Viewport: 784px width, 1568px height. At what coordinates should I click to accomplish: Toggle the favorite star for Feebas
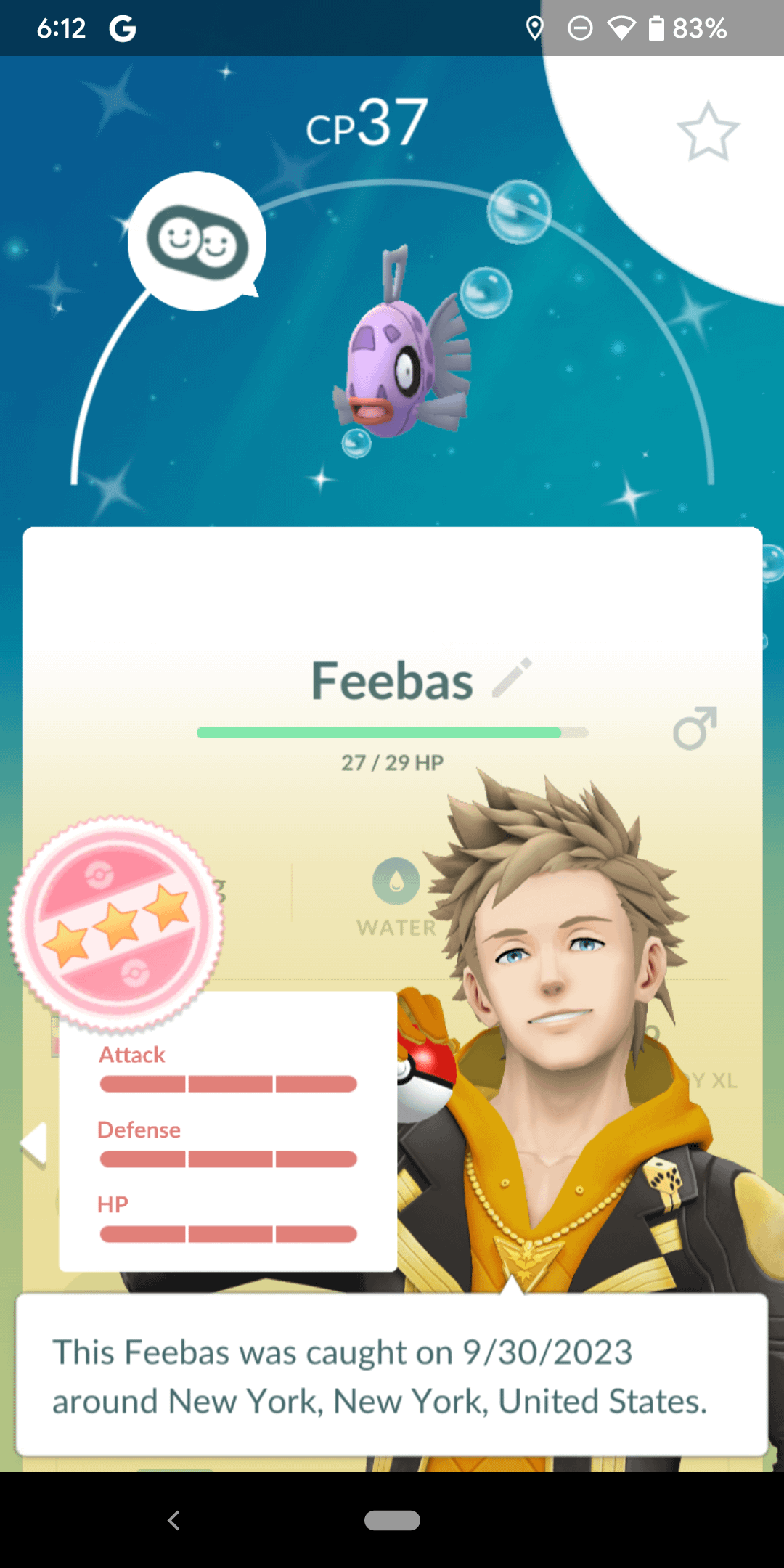tap(708, 132)
